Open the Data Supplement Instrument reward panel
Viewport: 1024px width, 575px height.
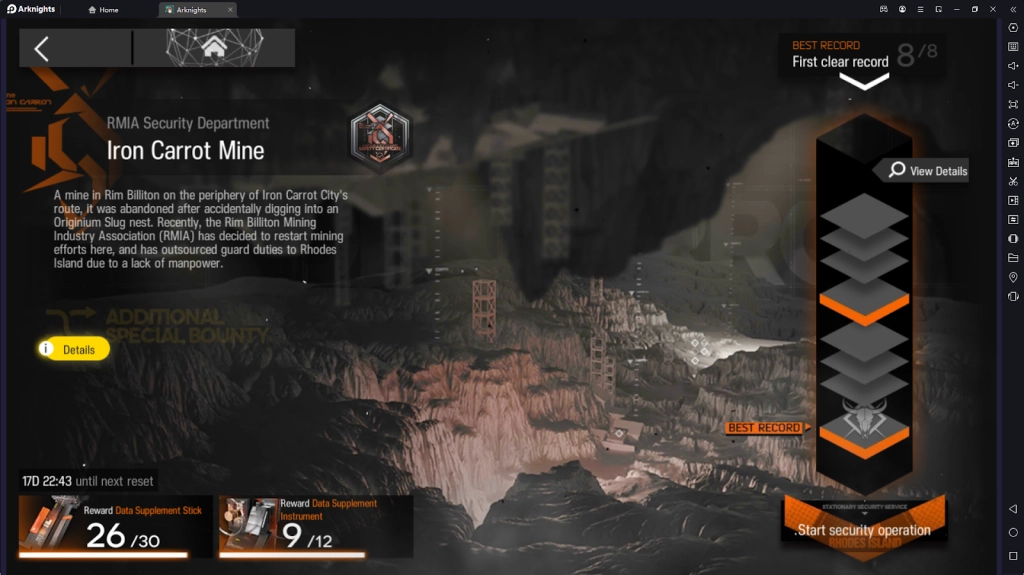(x=315, y=526)
